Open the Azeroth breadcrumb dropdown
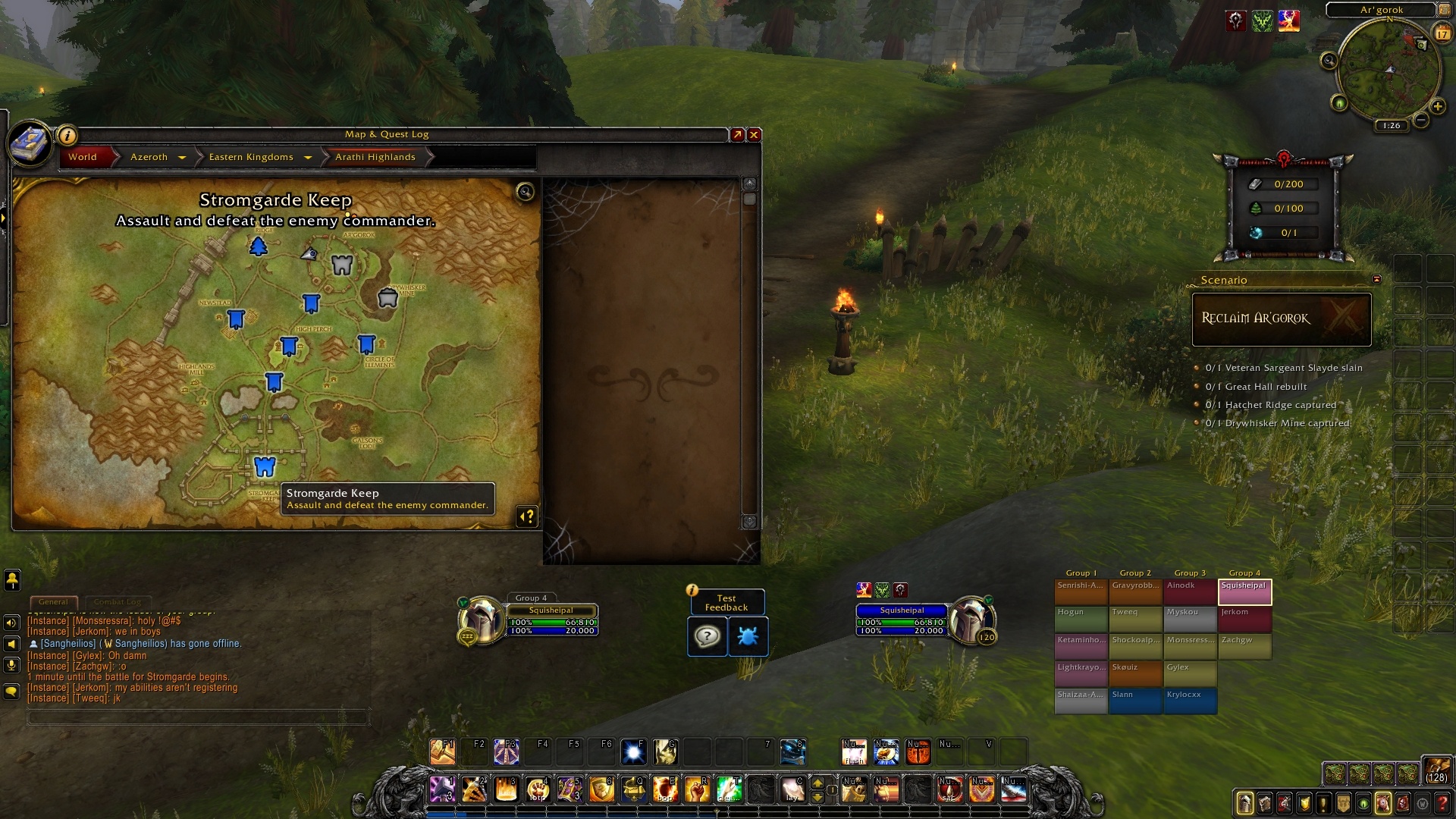1456x819 pixels. tap(182, 157)
